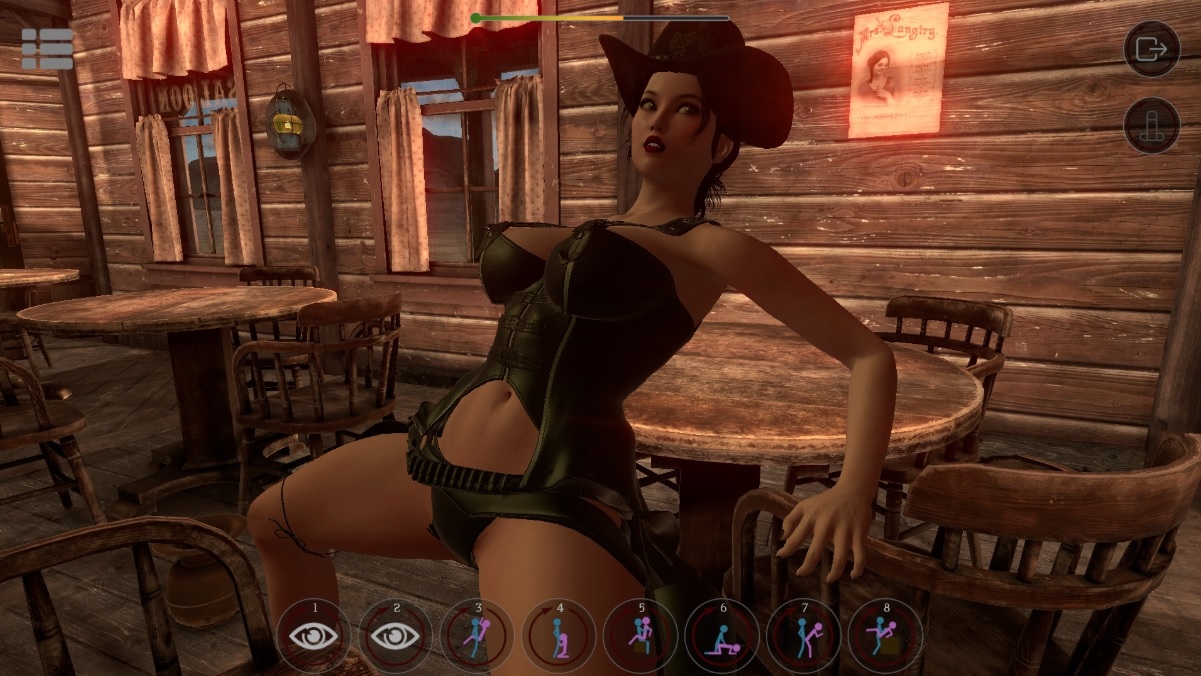Click the exit door arrow button
The height and width of the screenshot is (676, 1201).
point(1152,49)
